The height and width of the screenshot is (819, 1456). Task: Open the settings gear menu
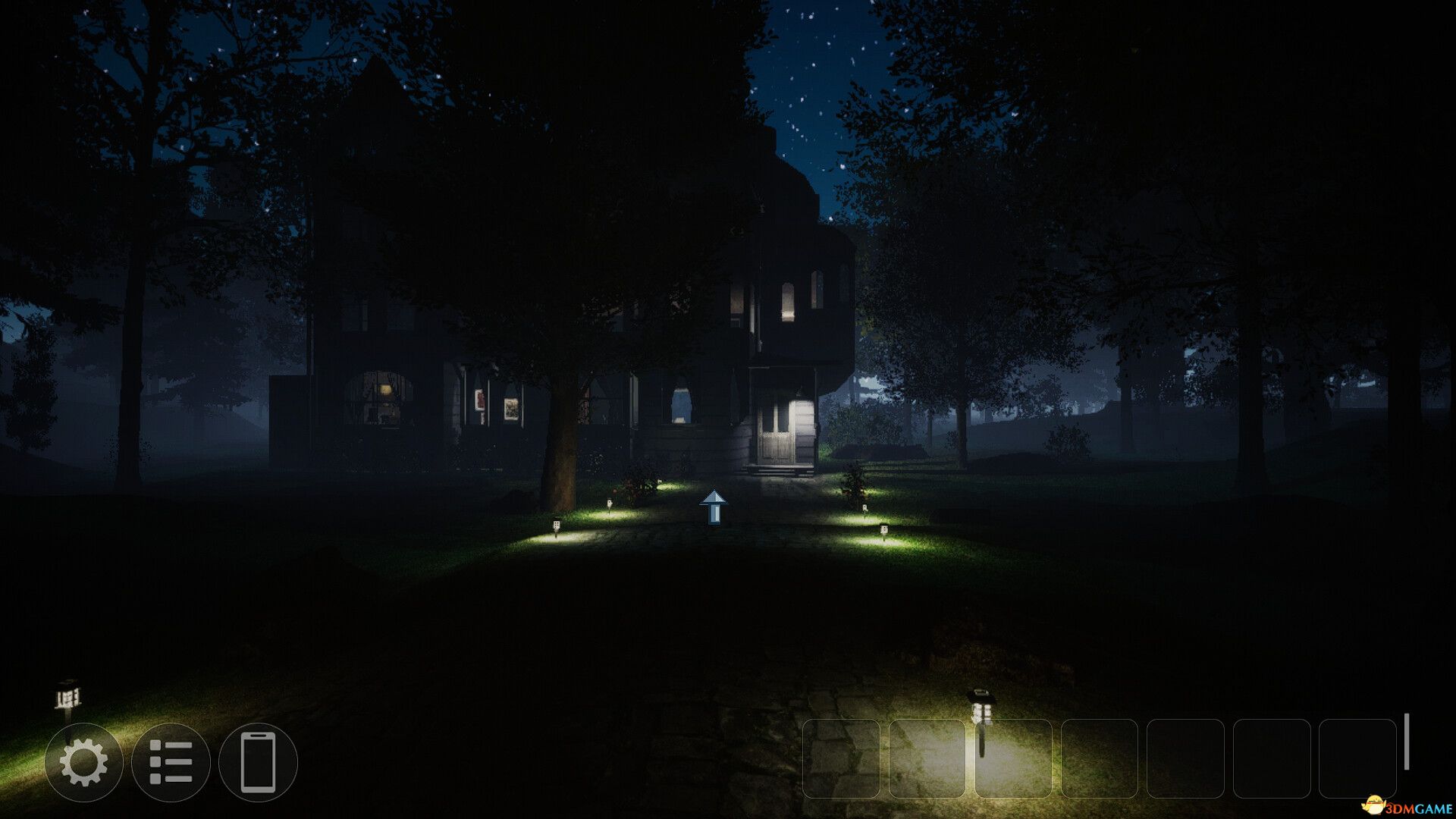coord(86,761)
